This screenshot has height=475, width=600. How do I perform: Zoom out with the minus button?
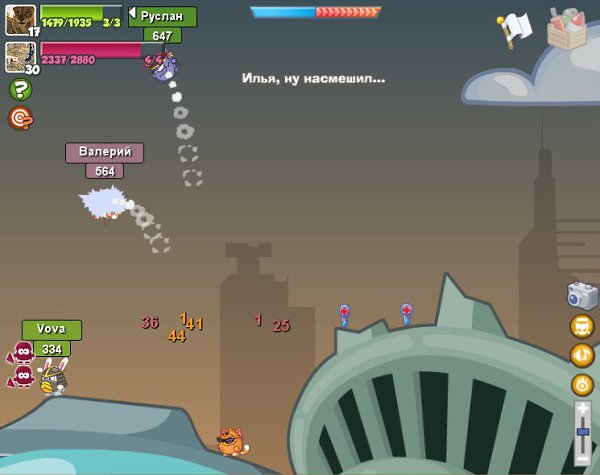(x=583, y=461)
